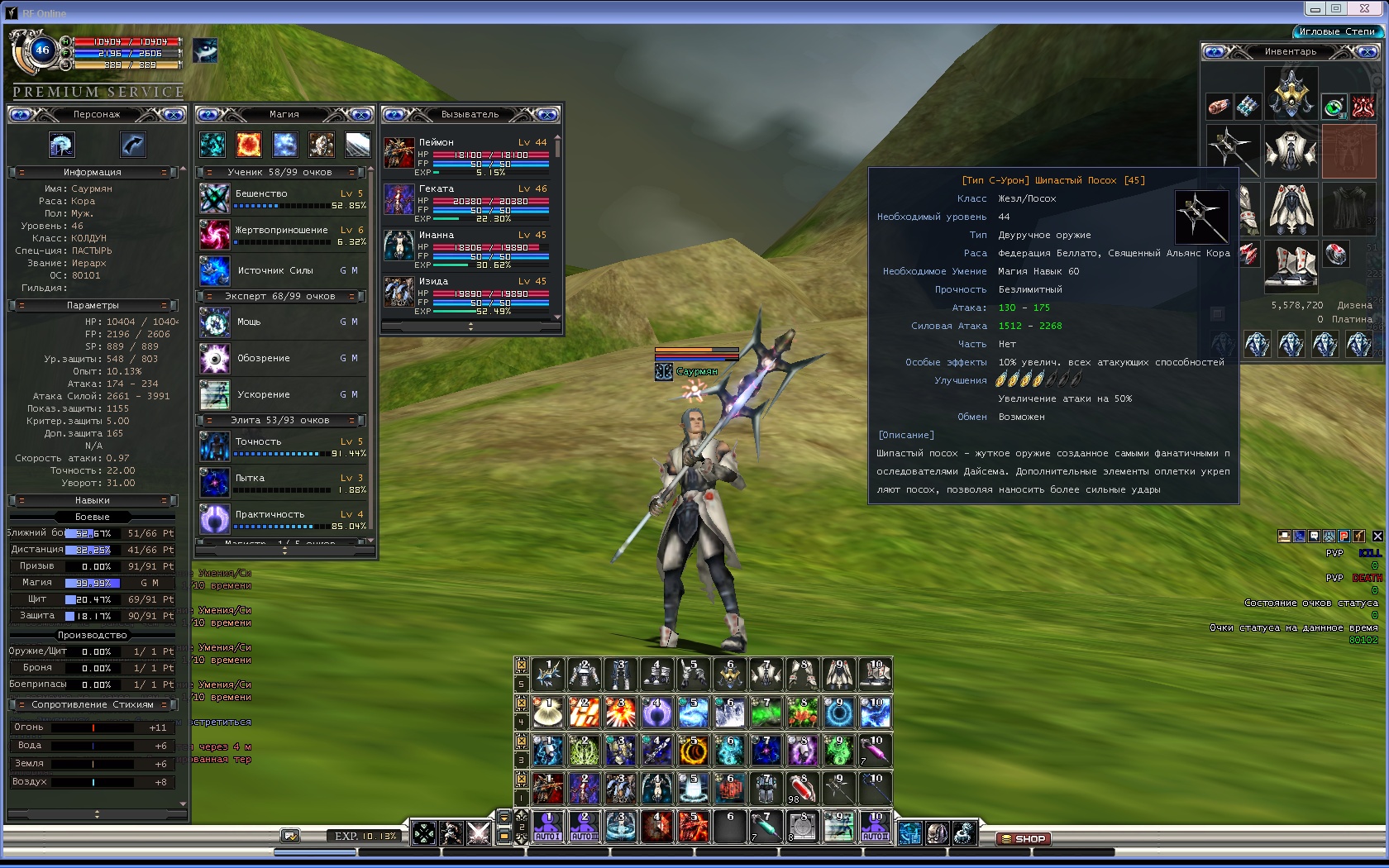Choose the Источник Силы spell
1389x868 pixels.
click(215, 271)
